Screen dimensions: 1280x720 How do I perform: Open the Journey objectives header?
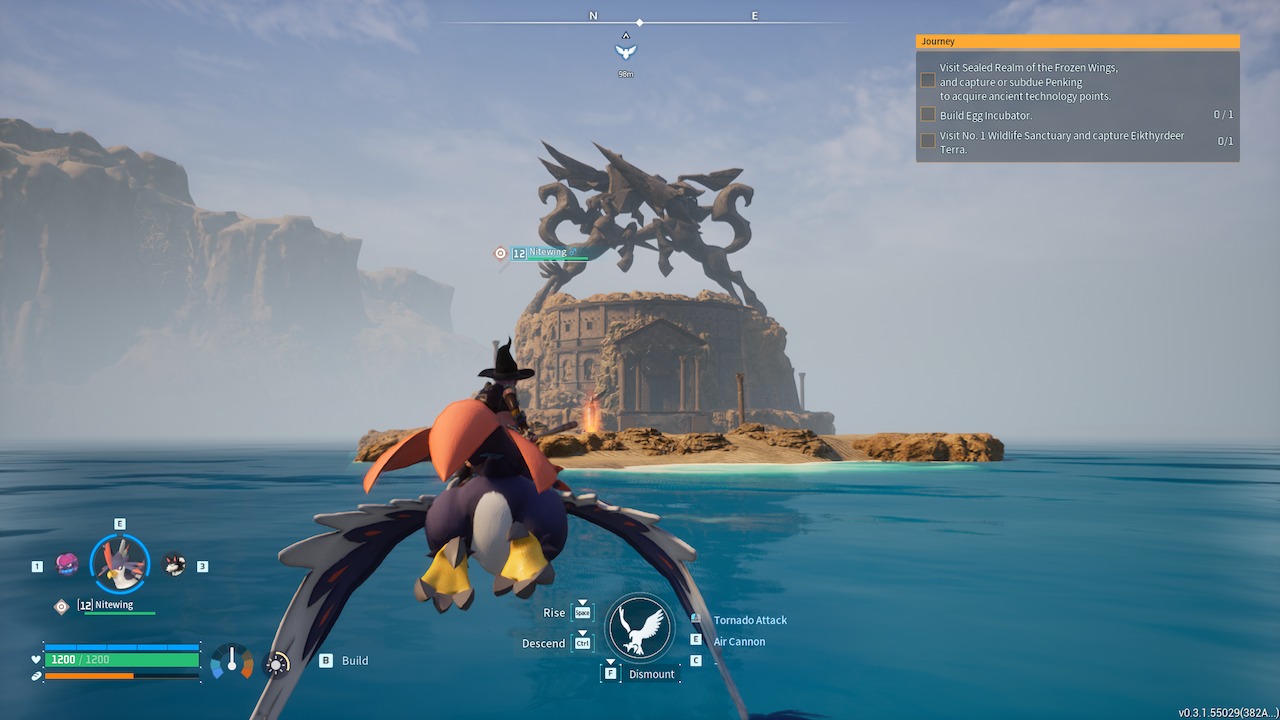[1077, 42]
